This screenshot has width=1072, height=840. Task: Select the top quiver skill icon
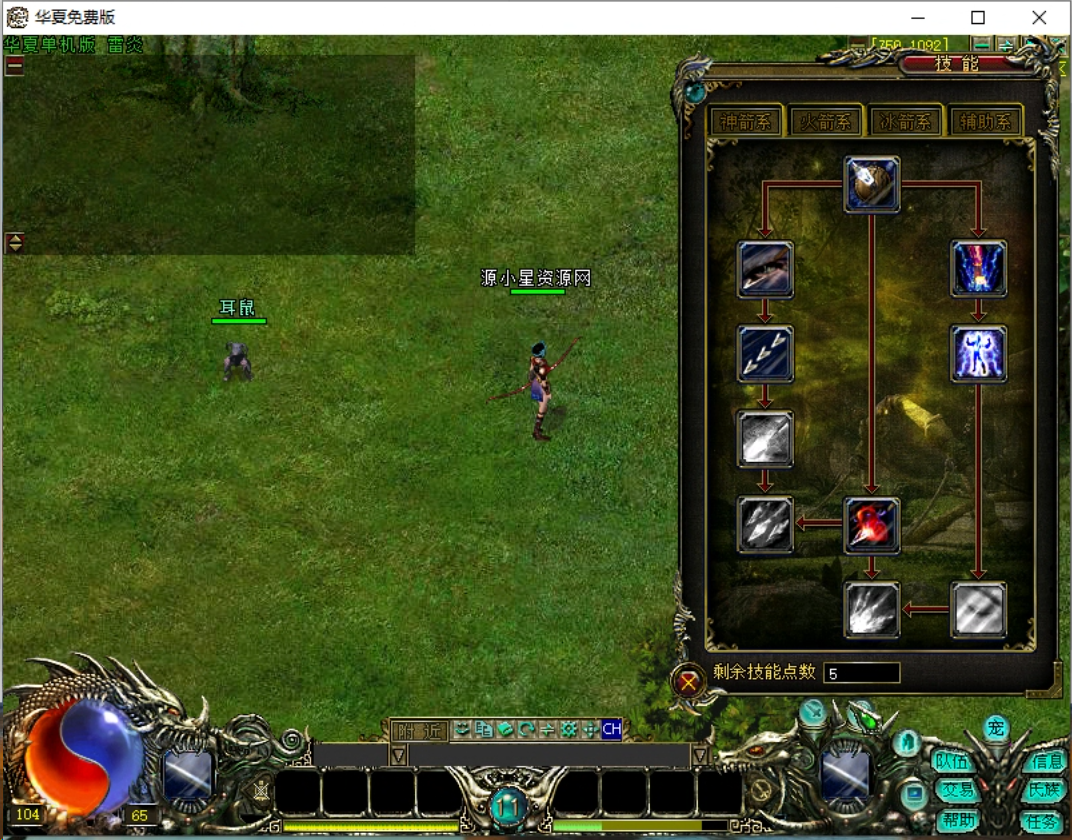point(872,183)
